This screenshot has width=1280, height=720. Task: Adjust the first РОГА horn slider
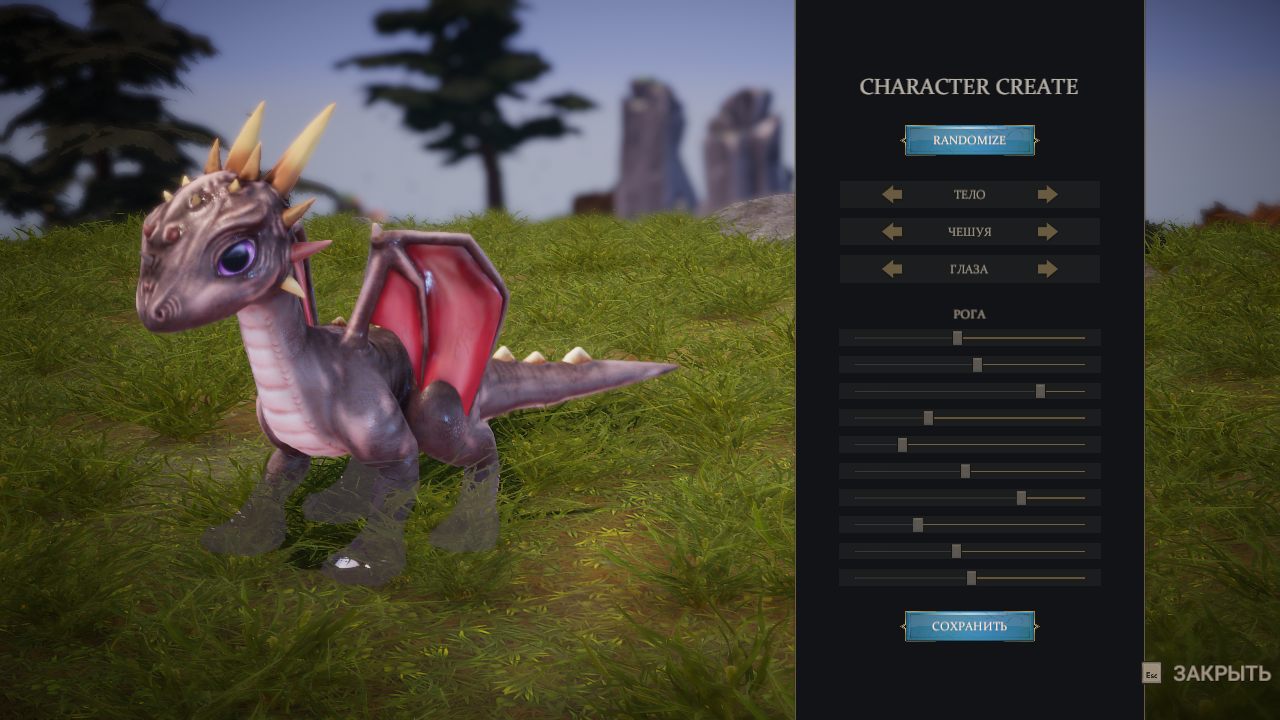pyautogui.click(x=957, y=338)
